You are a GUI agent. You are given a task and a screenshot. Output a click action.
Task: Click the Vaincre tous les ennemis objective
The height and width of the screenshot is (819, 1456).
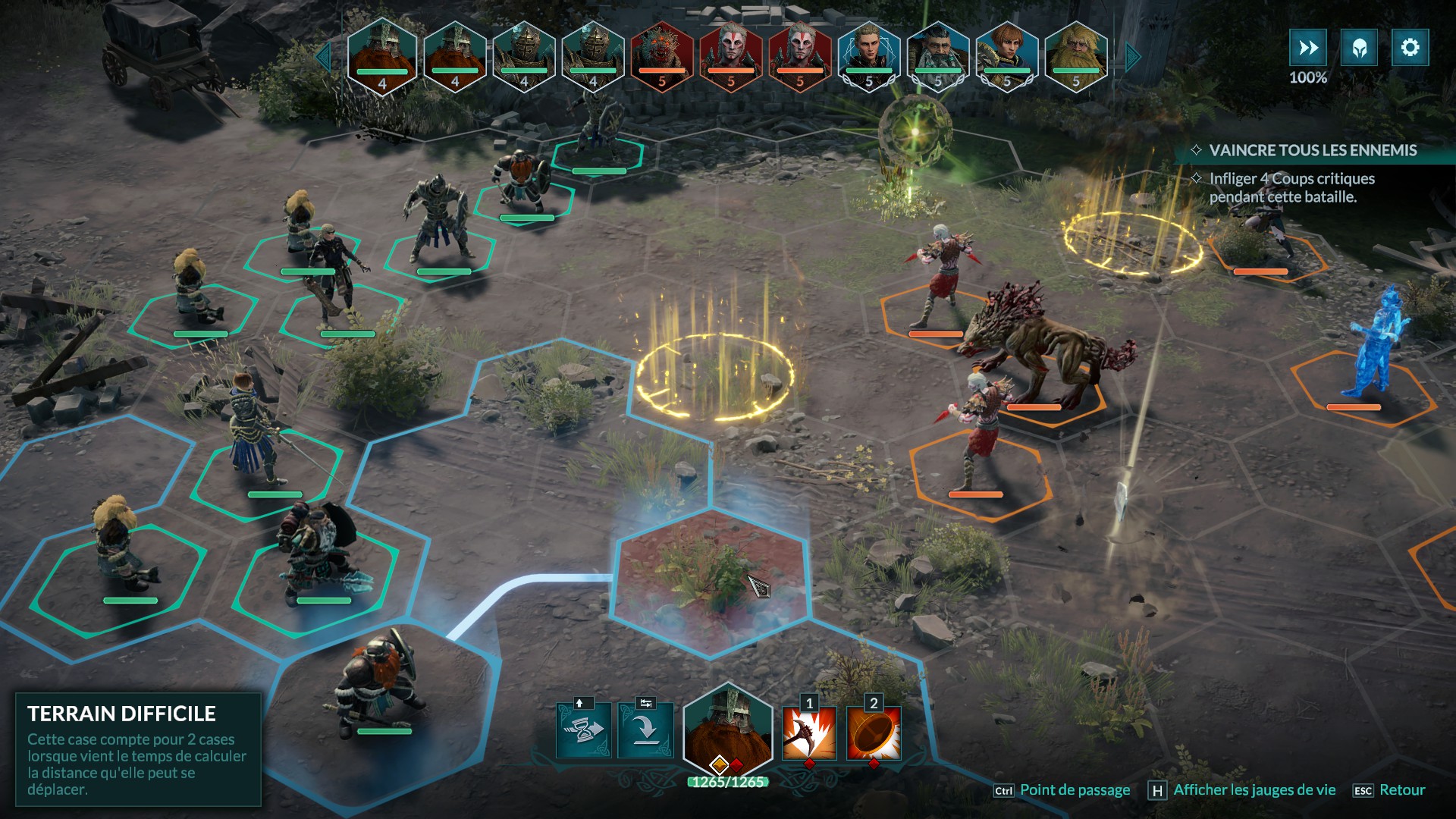pyautogui.click(x=1312, y=150)
